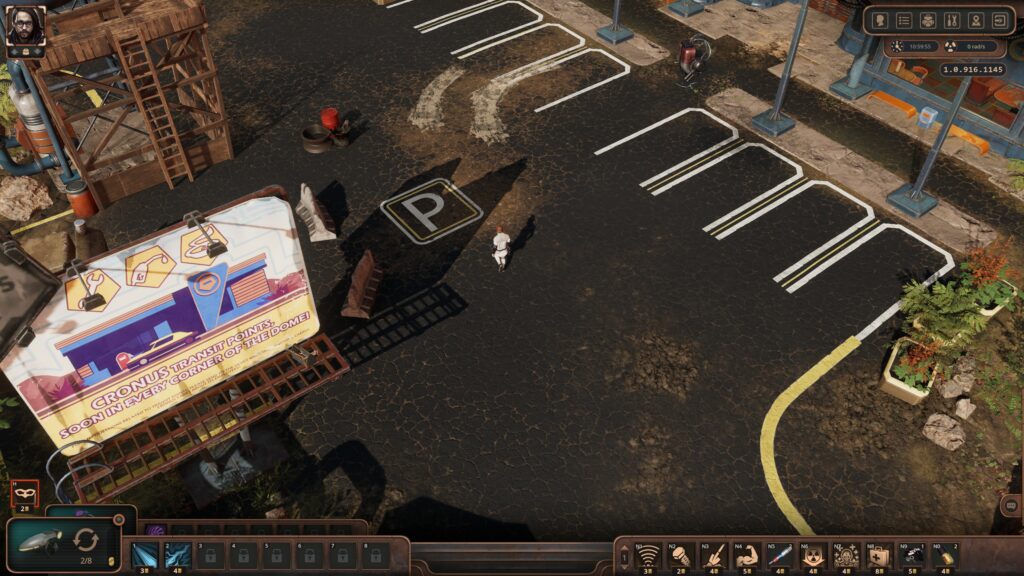Open the character sheet head icon
The height and width of the screenshot is (576, 1024).
882,20
